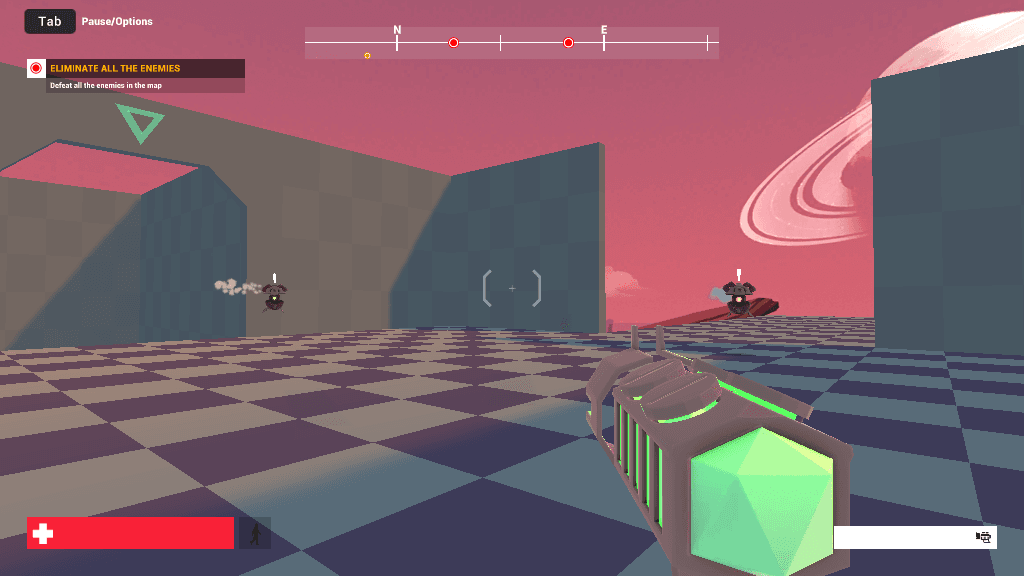The width and height of the screenshot is (1024, 576).
Task: Click the red enemy marker nearest compass N
Action: coord(453,43)
